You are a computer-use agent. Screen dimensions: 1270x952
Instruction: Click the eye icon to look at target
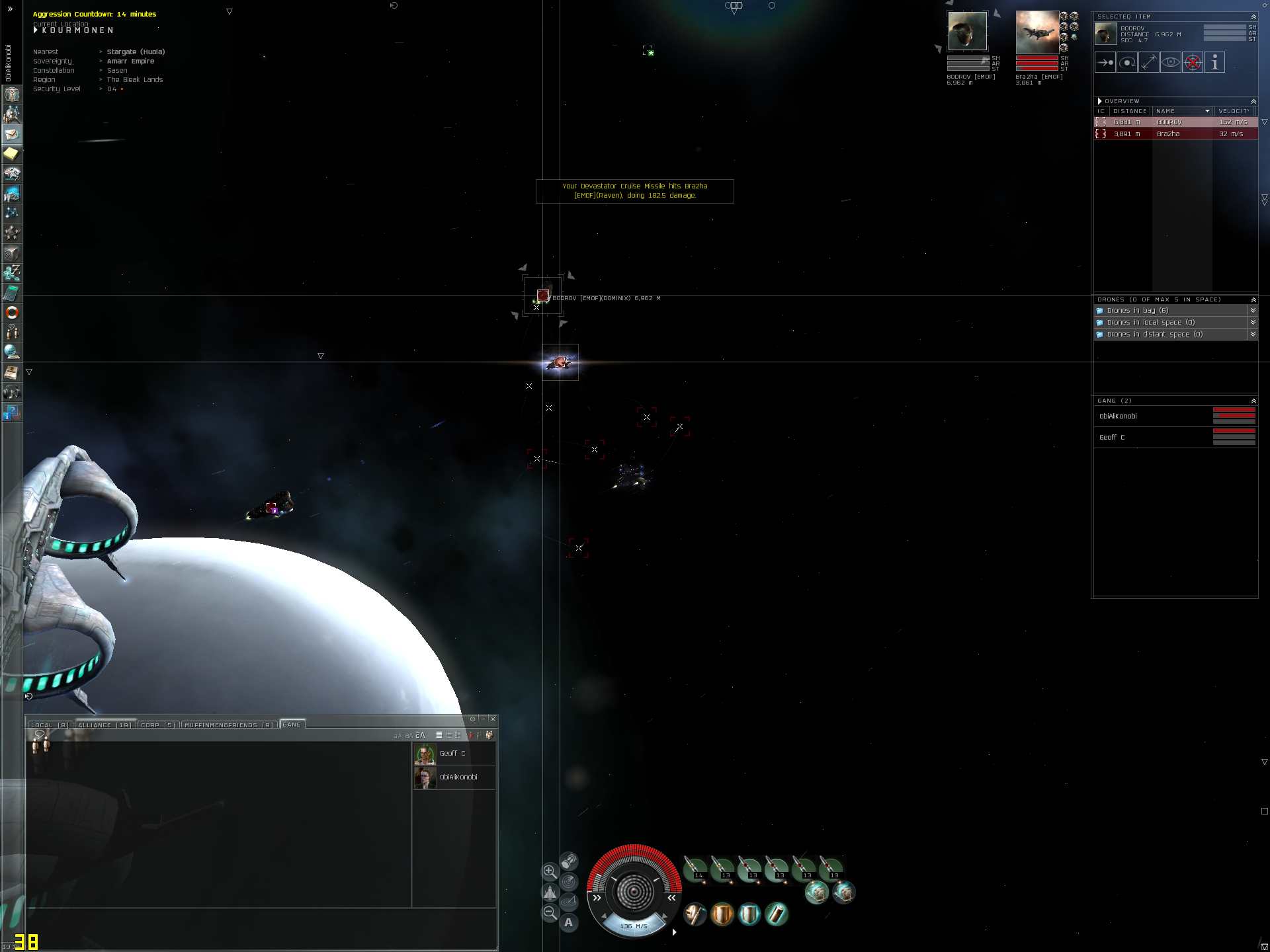[1171, 63]
